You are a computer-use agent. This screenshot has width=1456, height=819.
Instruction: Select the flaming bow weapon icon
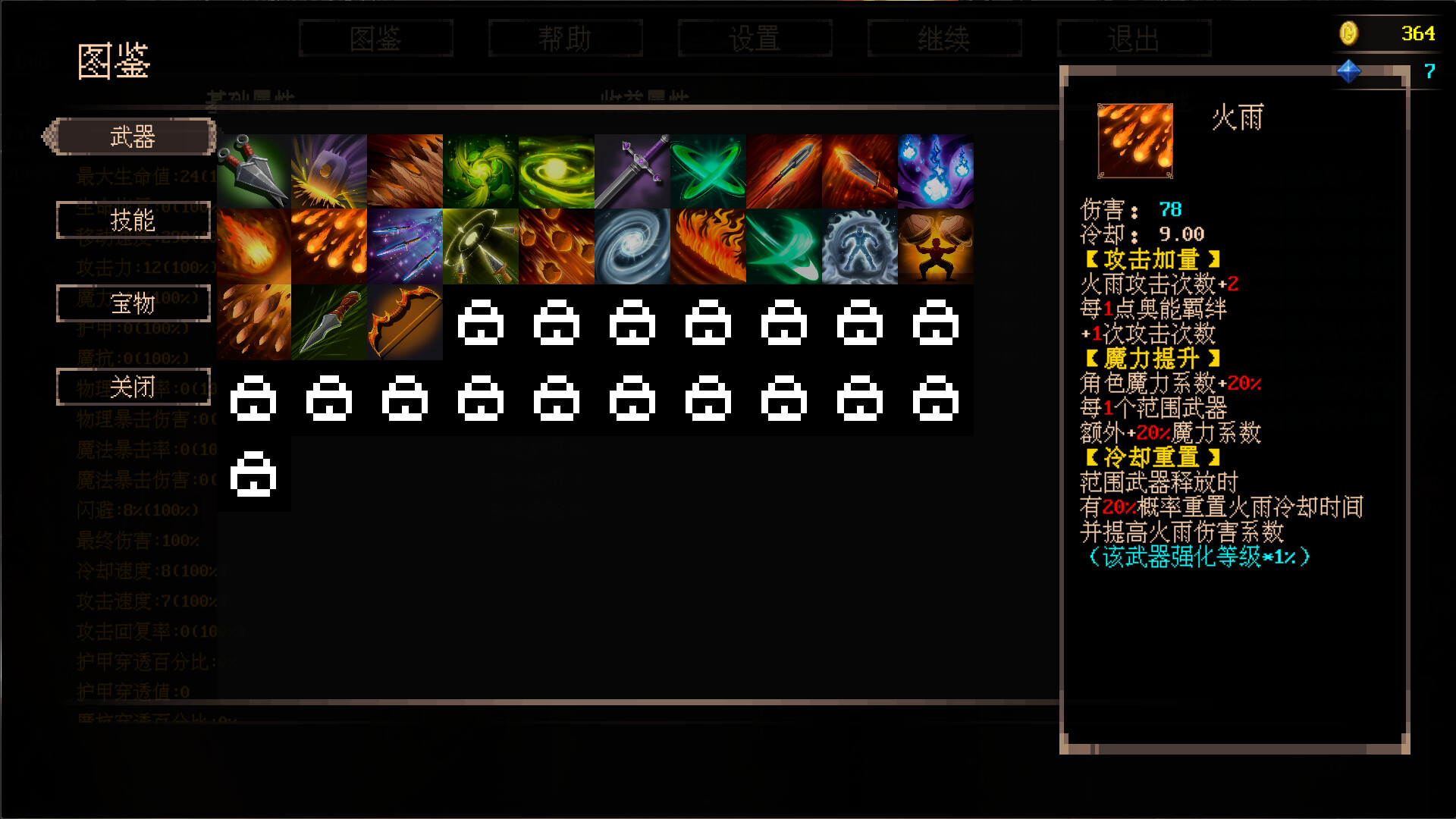click(405, 321)
